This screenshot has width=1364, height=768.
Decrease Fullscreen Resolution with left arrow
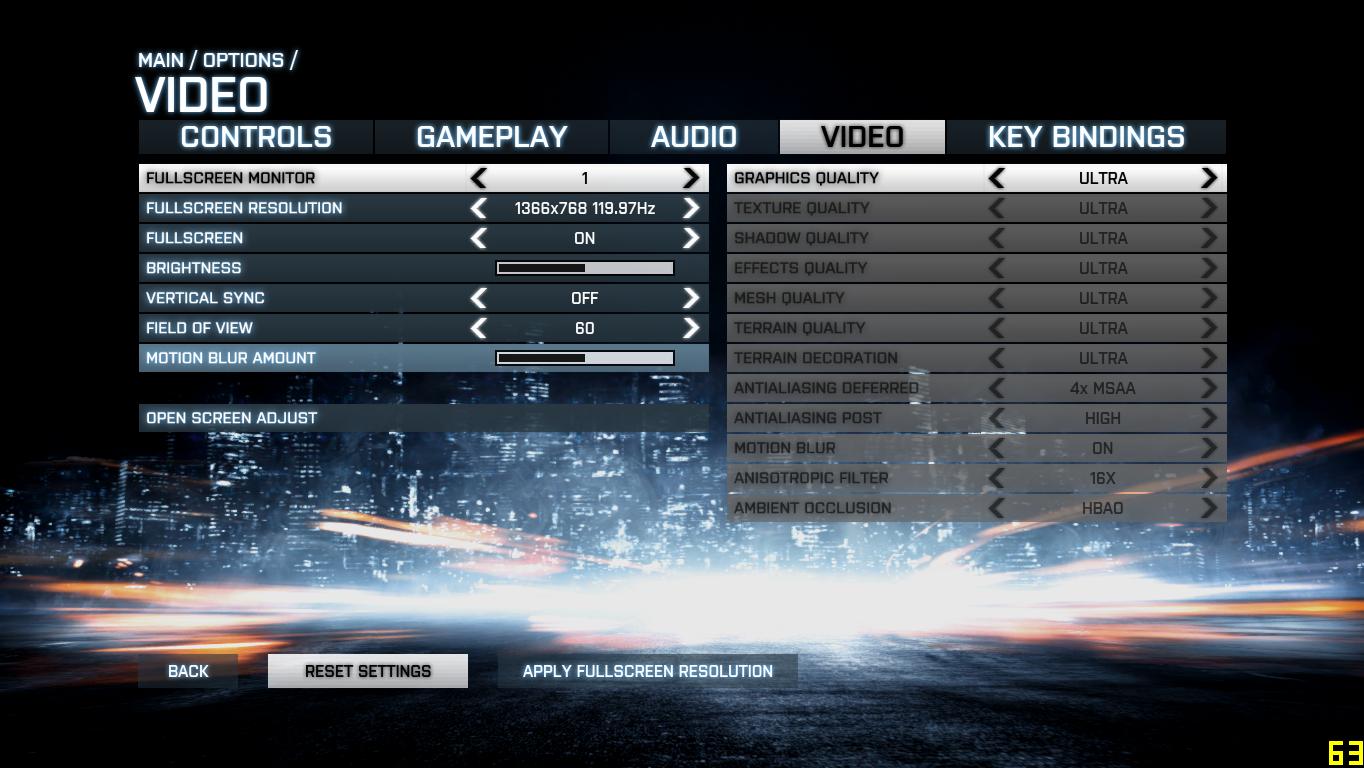479,208
